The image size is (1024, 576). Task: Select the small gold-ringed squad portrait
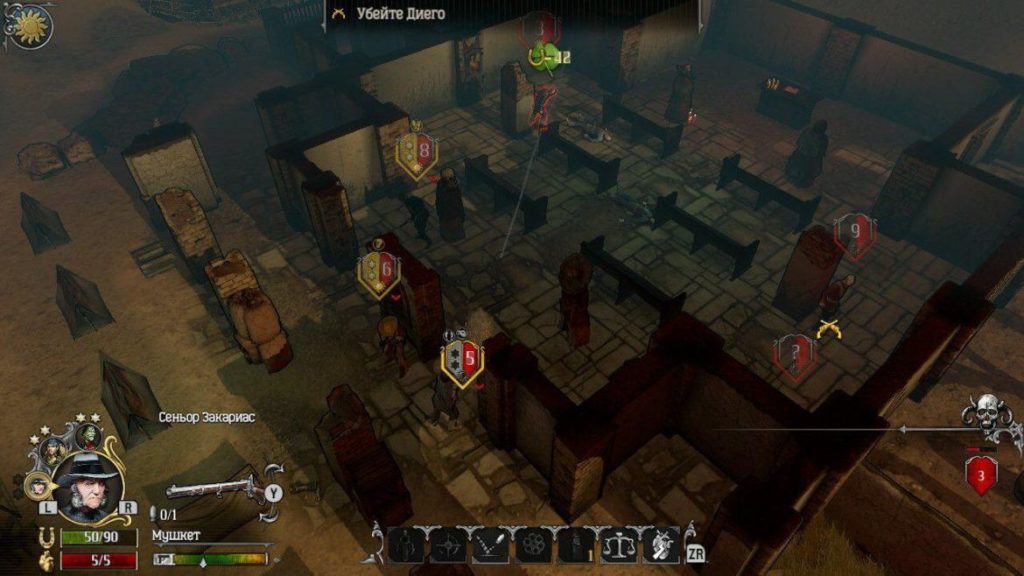point(38,486)
